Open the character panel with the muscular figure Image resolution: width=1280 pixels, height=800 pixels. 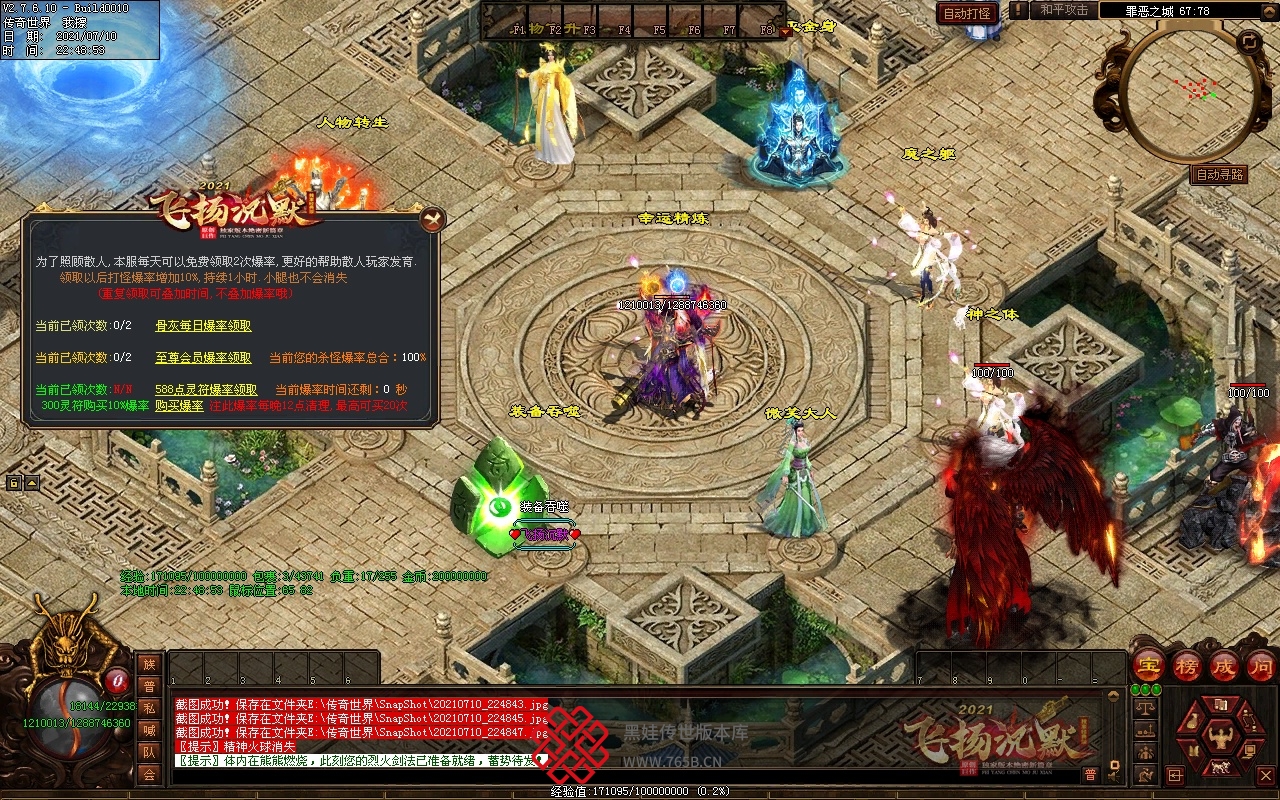[x=1219, y=739]
